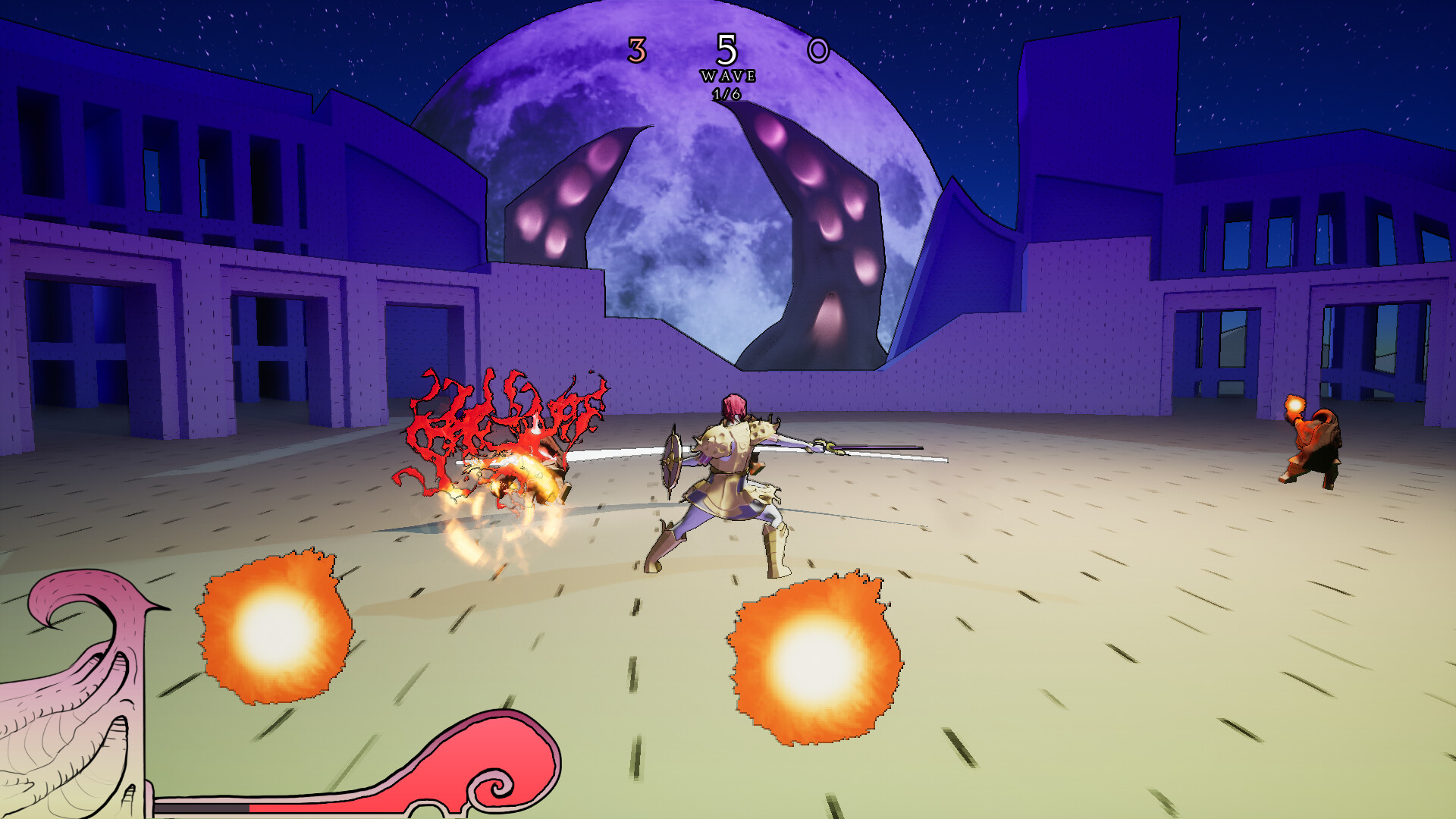Click the 1/6 wave progress text

pyautogui.click(x=728, y=95)
